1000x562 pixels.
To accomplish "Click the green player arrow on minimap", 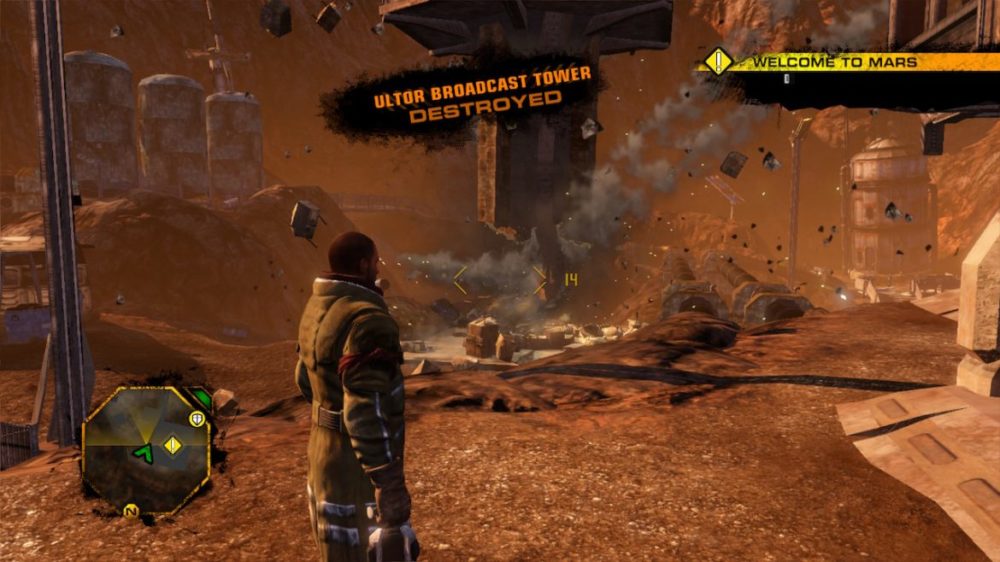I will pyautogui.click(x=143, y=454).
